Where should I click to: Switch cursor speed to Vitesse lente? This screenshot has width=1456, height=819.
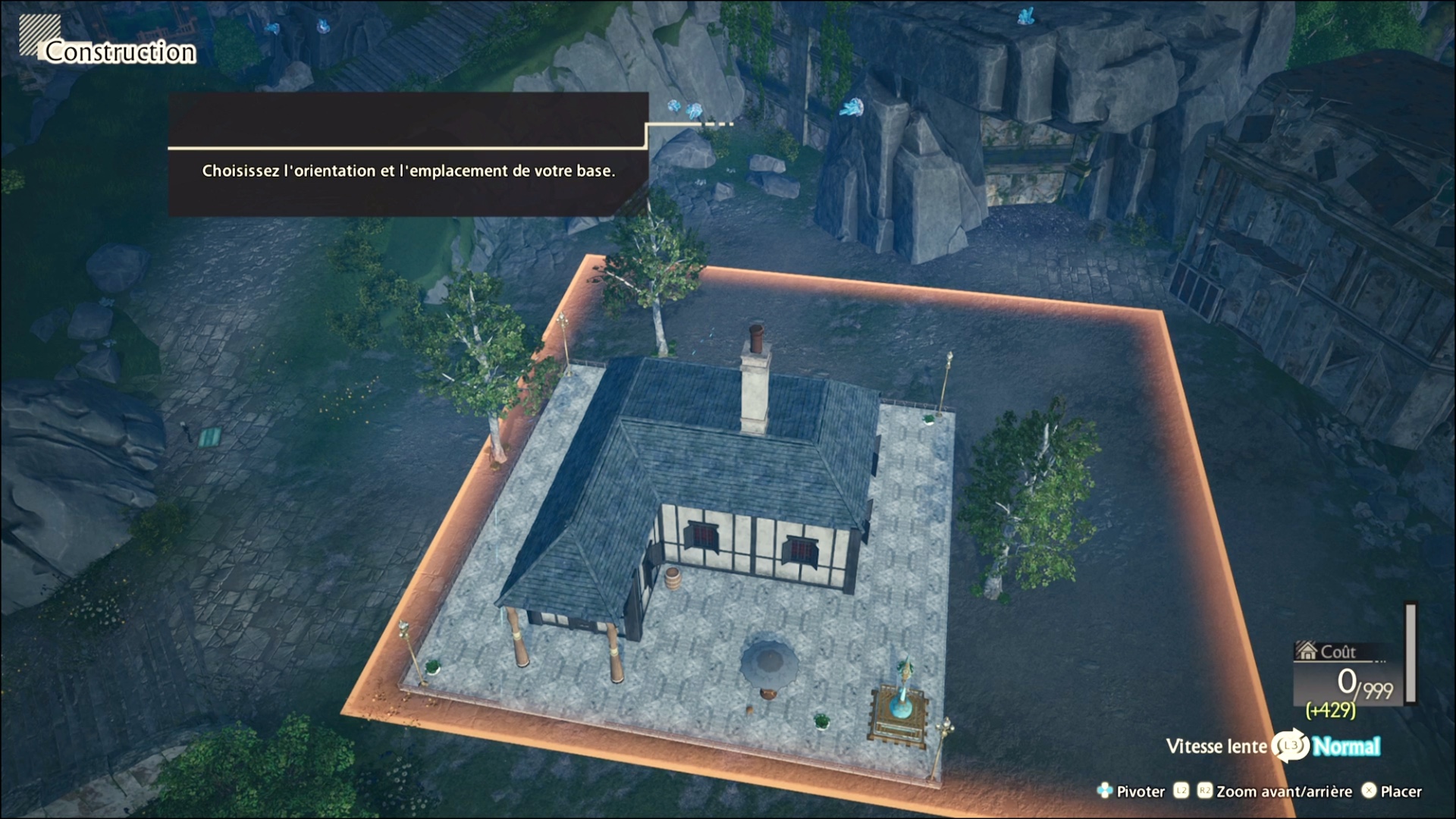coord(1216,747)
